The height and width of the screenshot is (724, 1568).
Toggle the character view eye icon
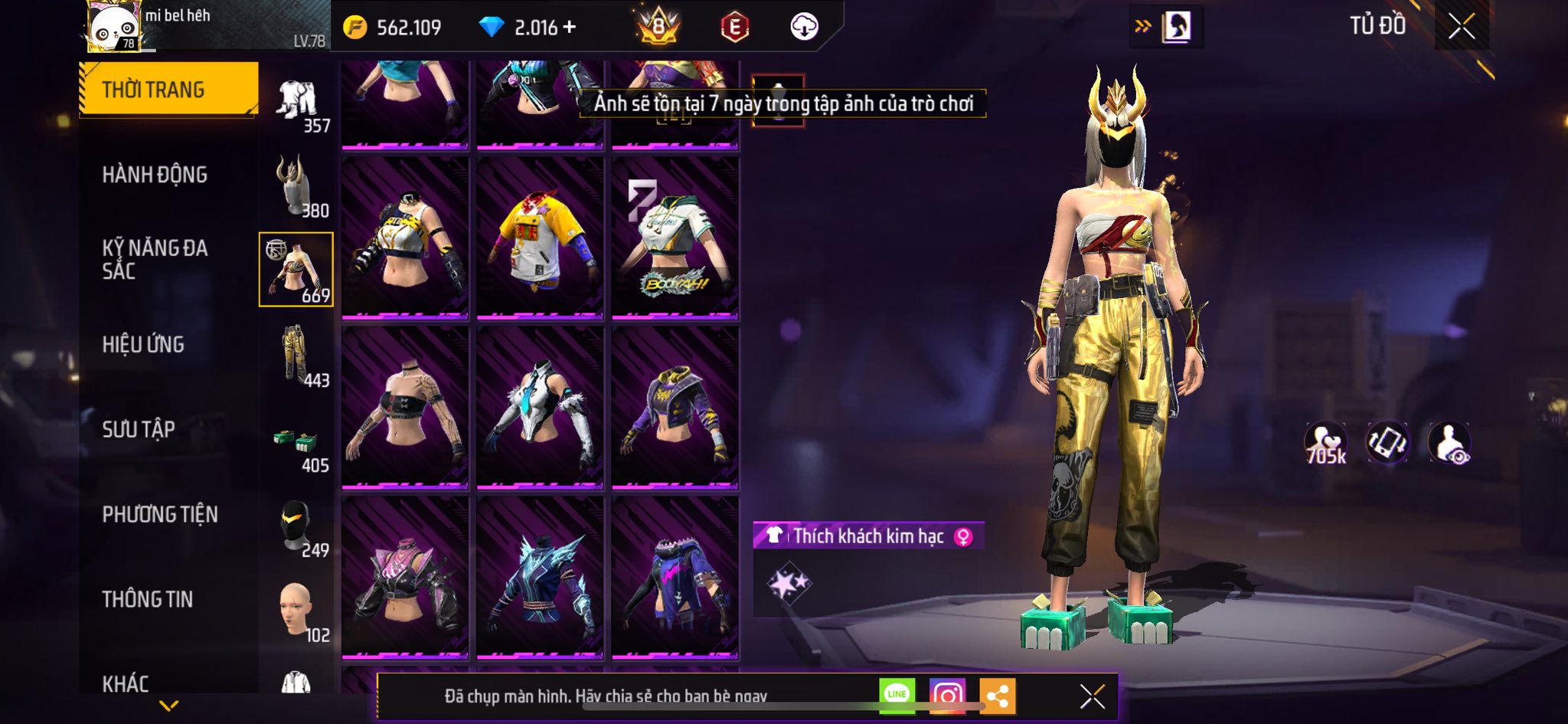tap(1449, 444)
